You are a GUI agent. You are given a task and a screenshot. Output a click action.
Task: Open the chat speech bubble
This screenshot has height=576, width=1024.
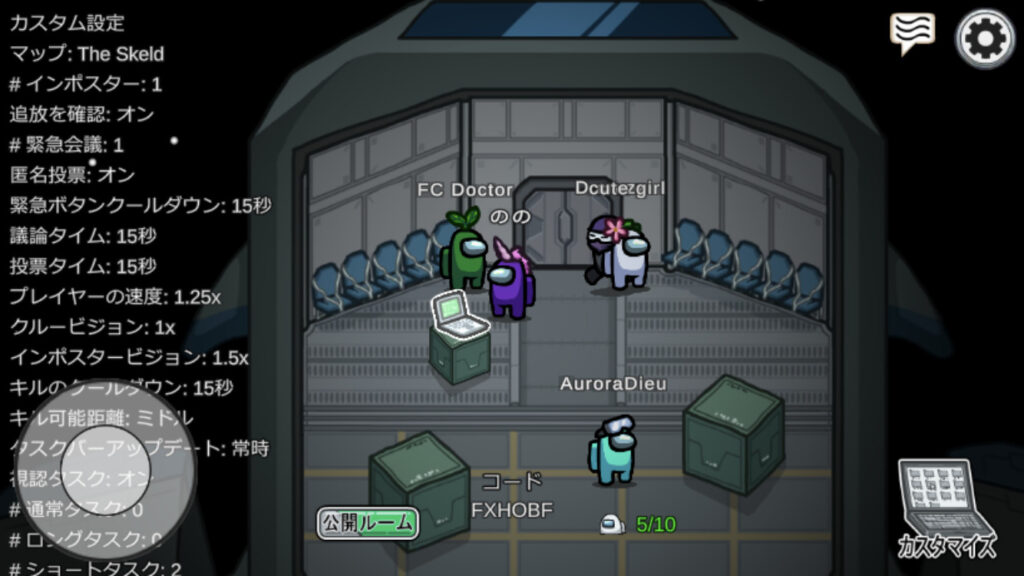[911, 33]
